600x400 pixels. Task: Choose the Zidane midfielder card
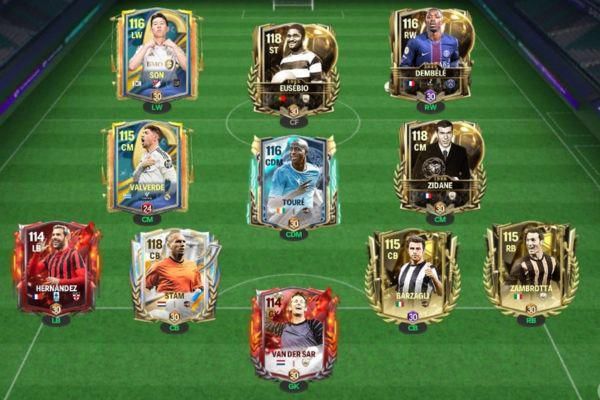[x=440, y=167]
